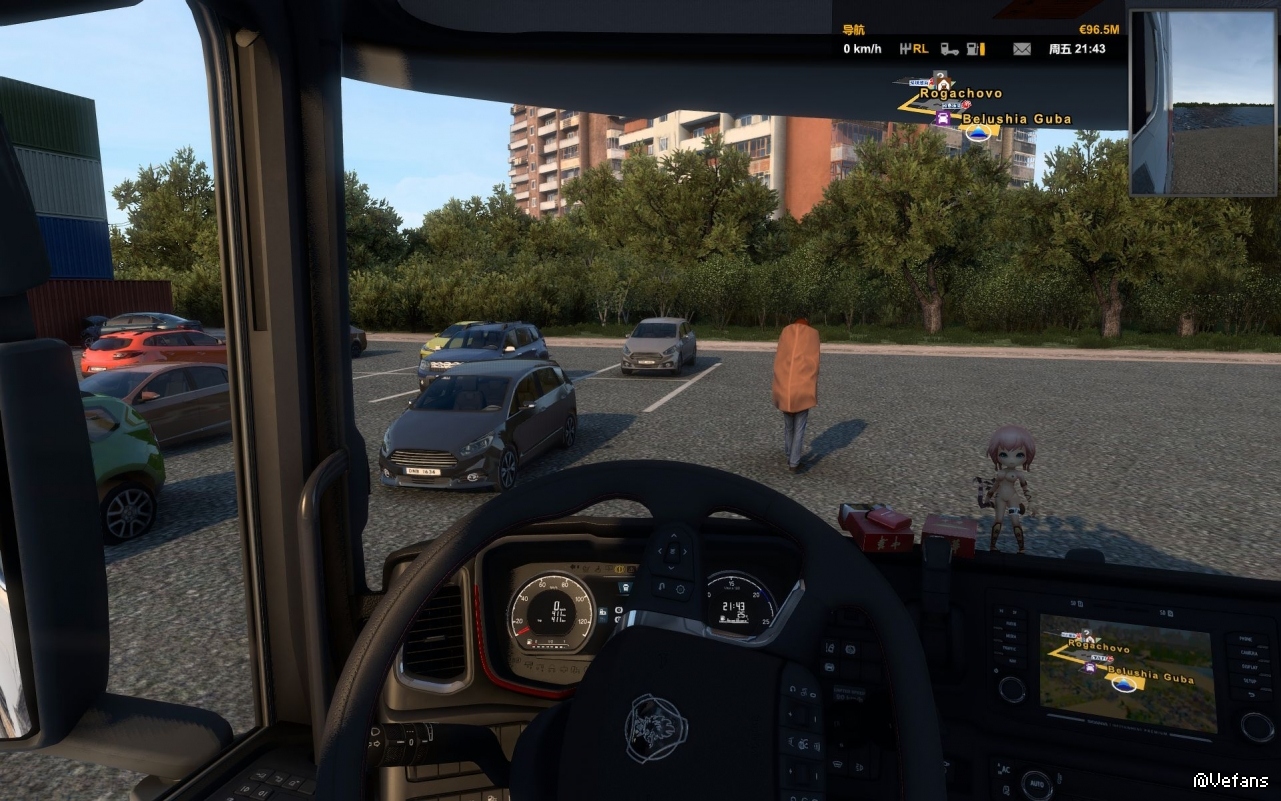Select the purple car dealer map marker
Screen dimensions: 1281x801
(x=943, y=117)
